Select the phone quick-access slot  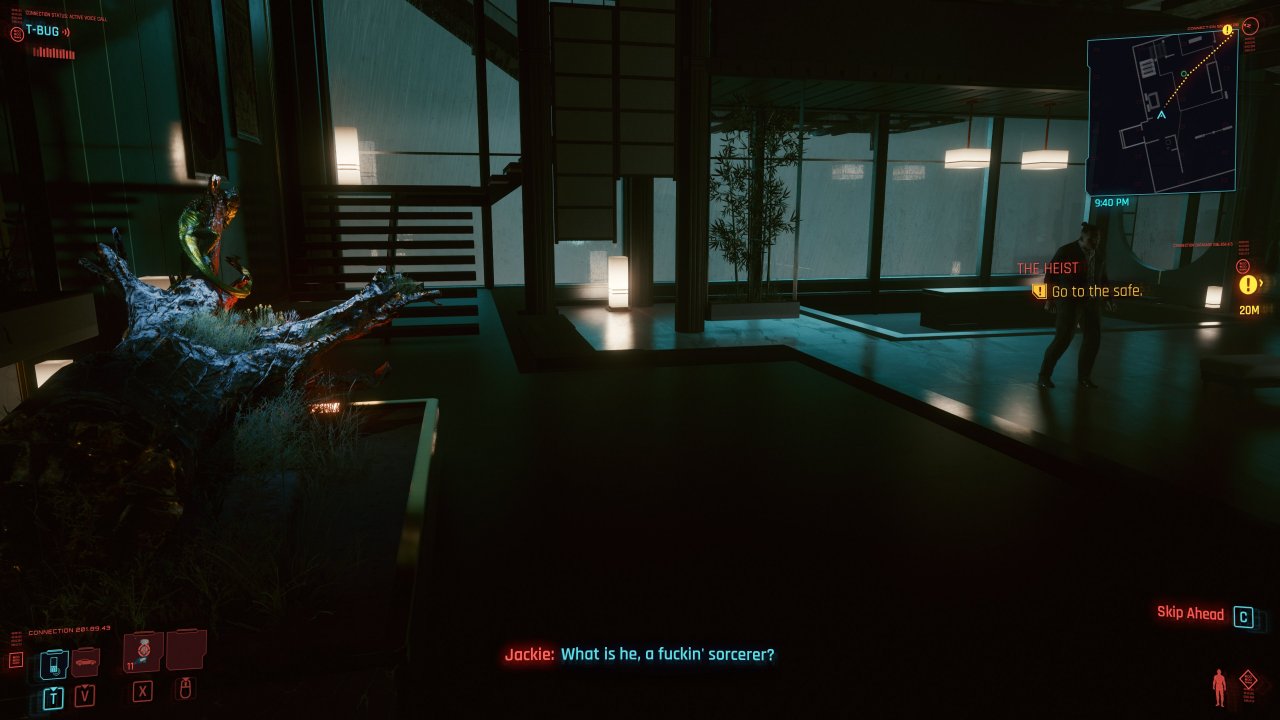(55, 663)
